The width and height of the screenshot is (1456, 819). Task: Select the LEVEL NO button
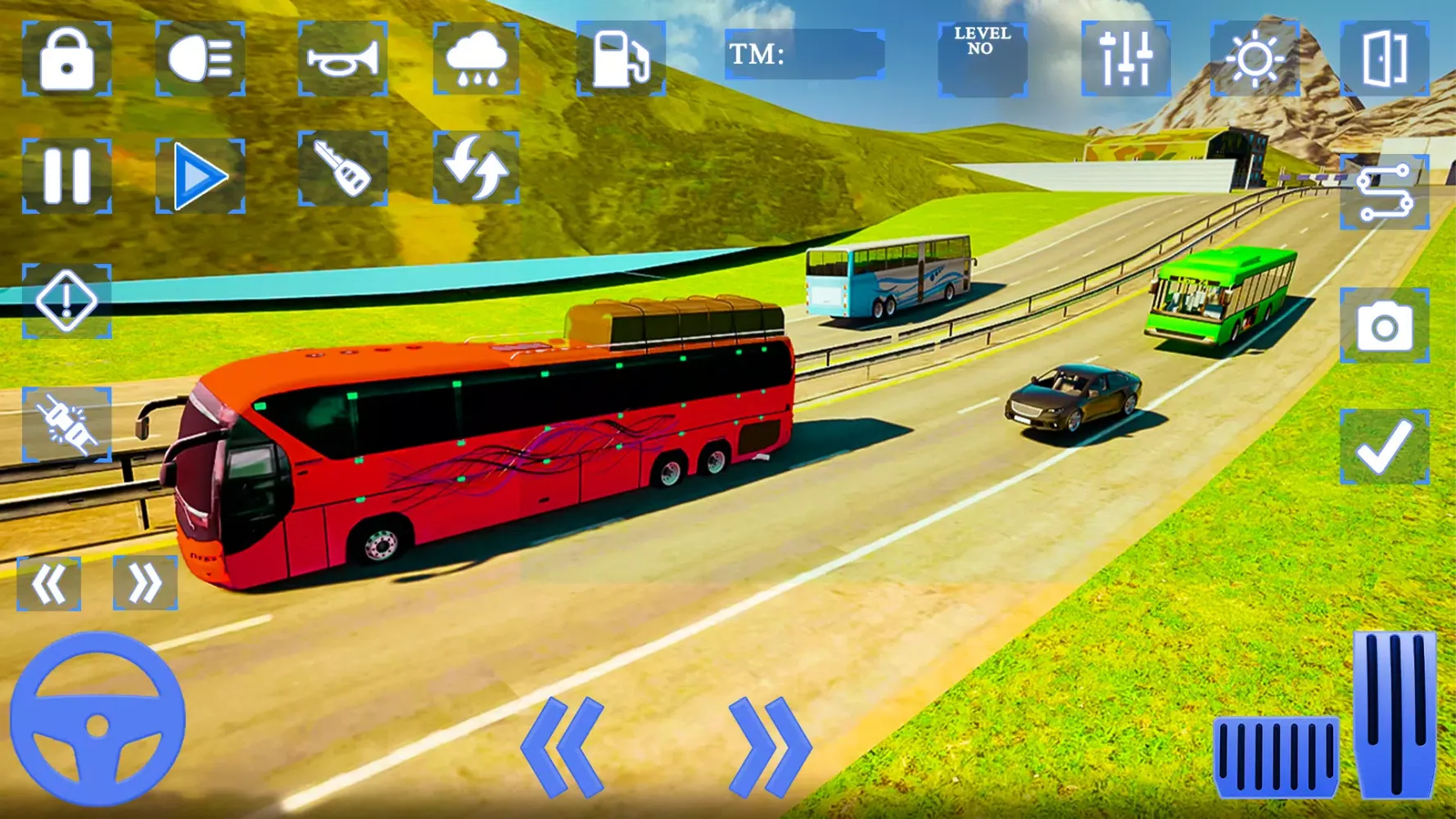(982, 59)
